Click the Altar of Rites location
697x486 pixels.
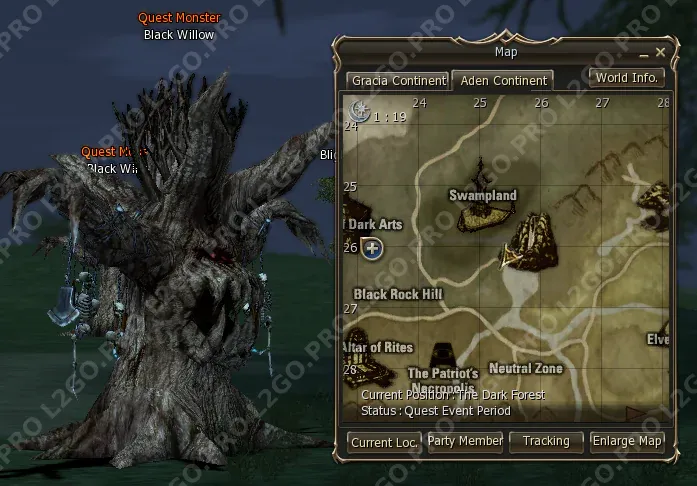click(x=378, y=348)
